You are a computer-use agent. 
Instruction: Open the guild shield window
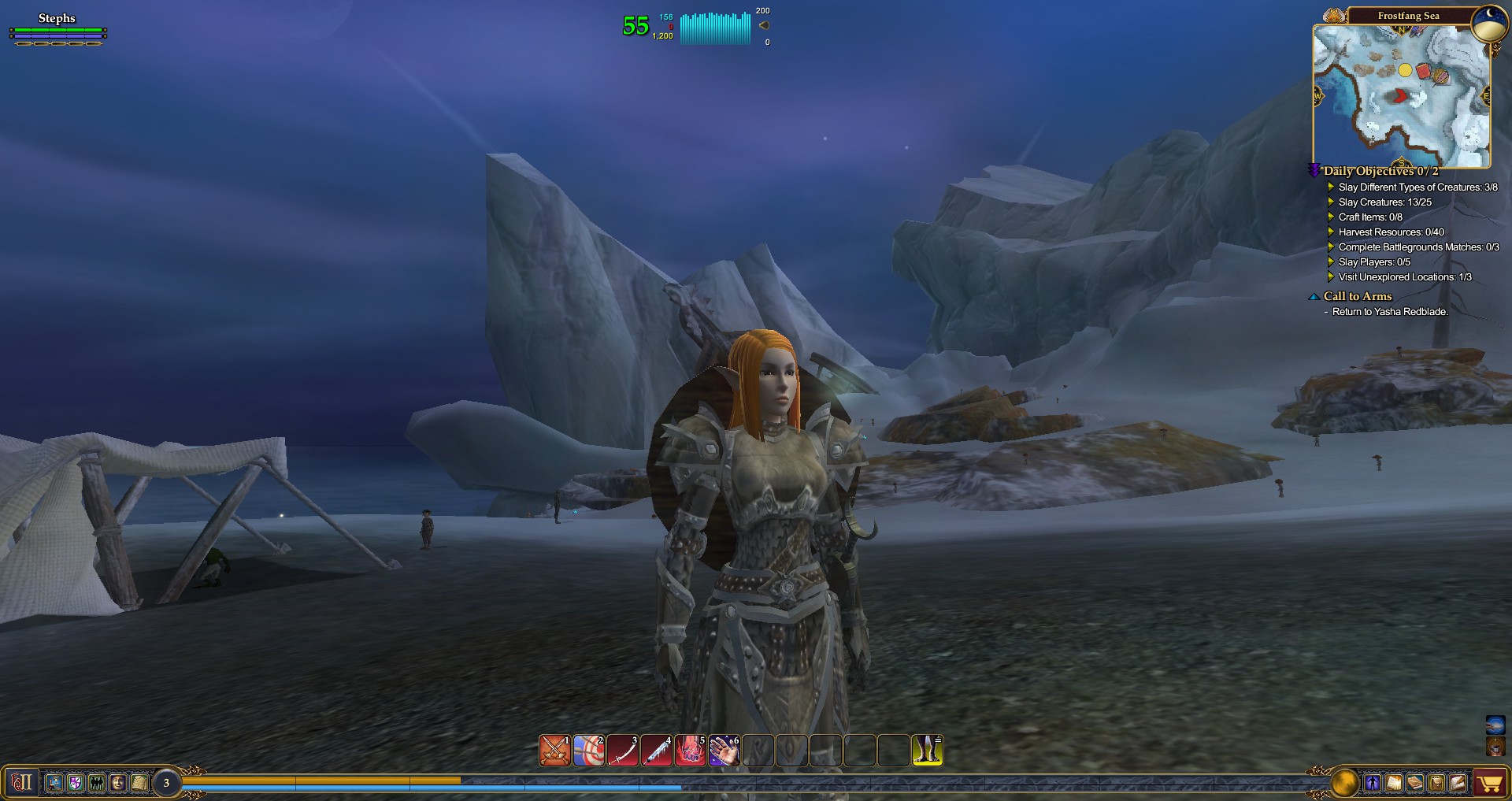point(74,784)
